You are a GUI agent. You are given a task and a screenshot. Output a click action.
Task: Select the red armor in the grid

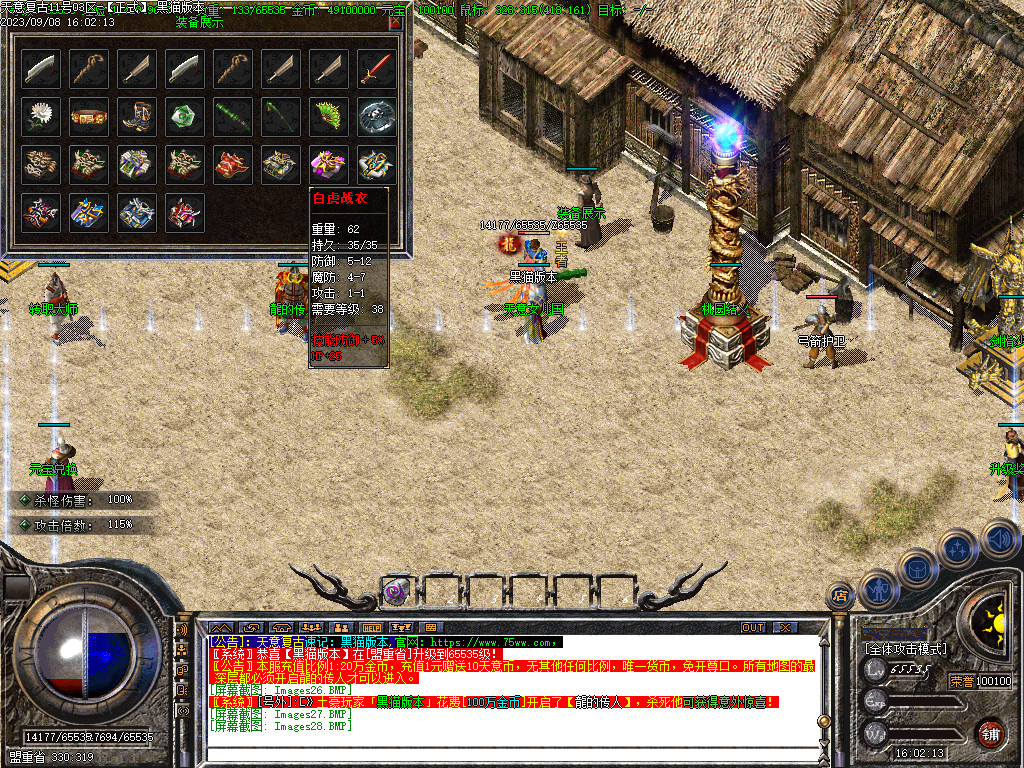[233, 164]
